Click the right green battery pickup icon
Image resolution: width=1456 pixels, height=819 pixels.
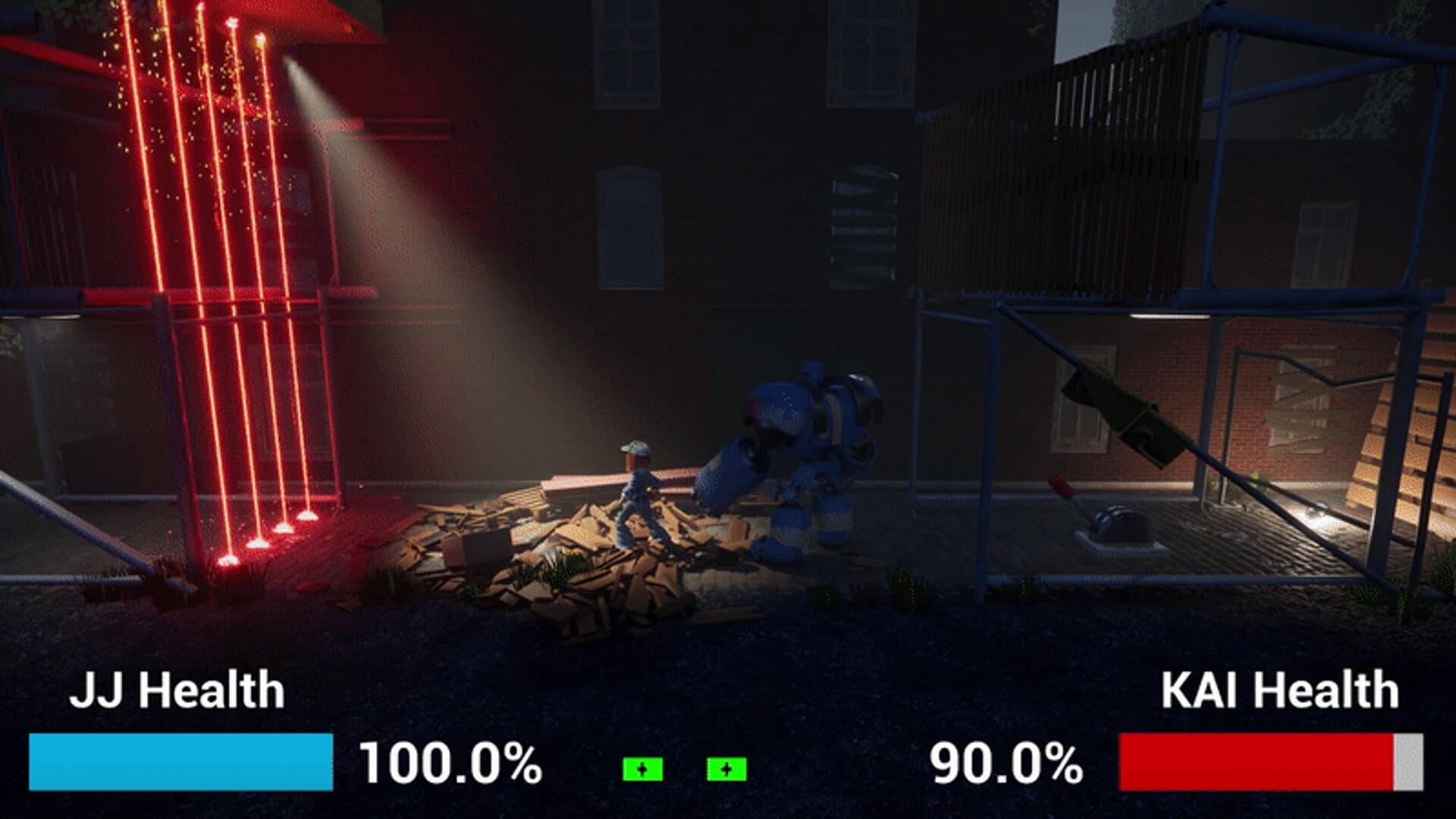726,769
